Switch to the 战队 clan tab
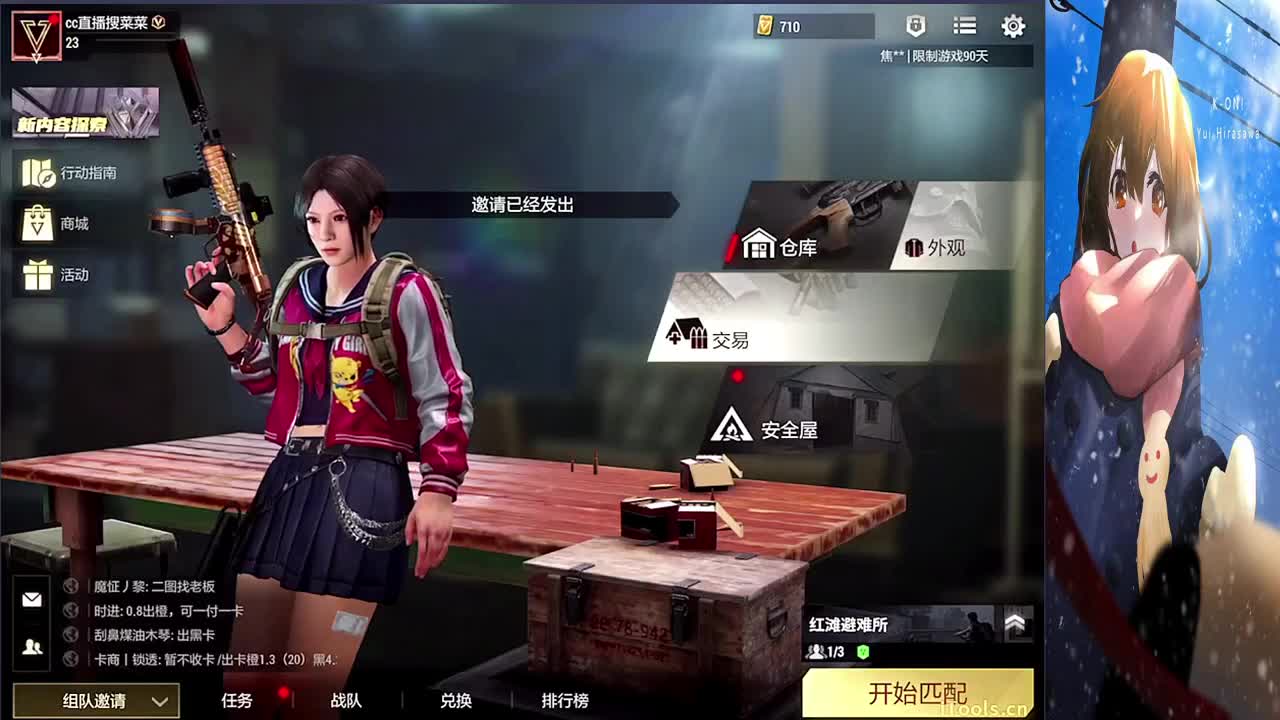The height and width of the screenshot is (720, 1280). coord(344,703)
